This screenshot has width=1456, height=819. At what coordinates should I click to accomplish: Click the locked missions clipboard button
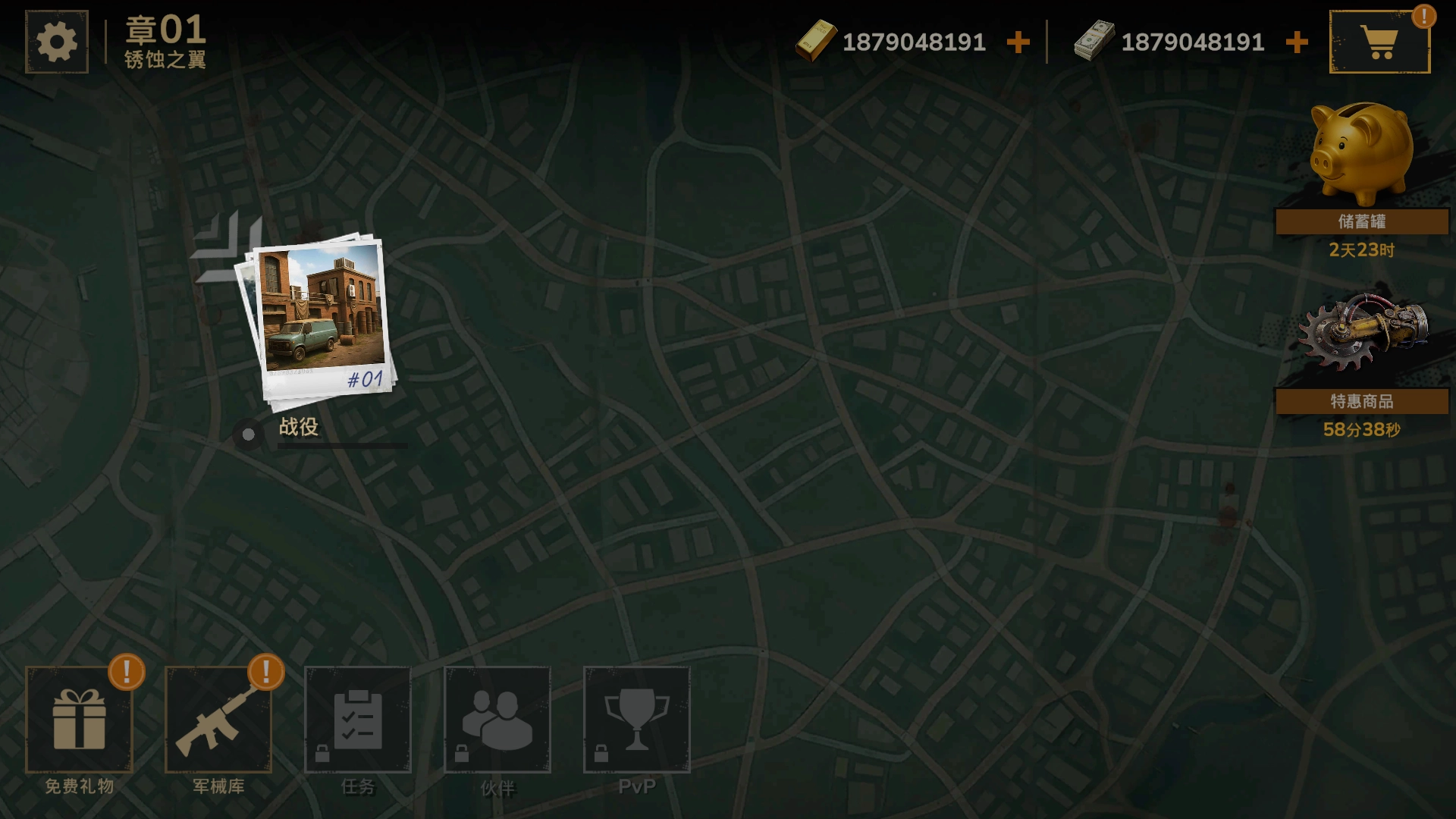point(358,720)
